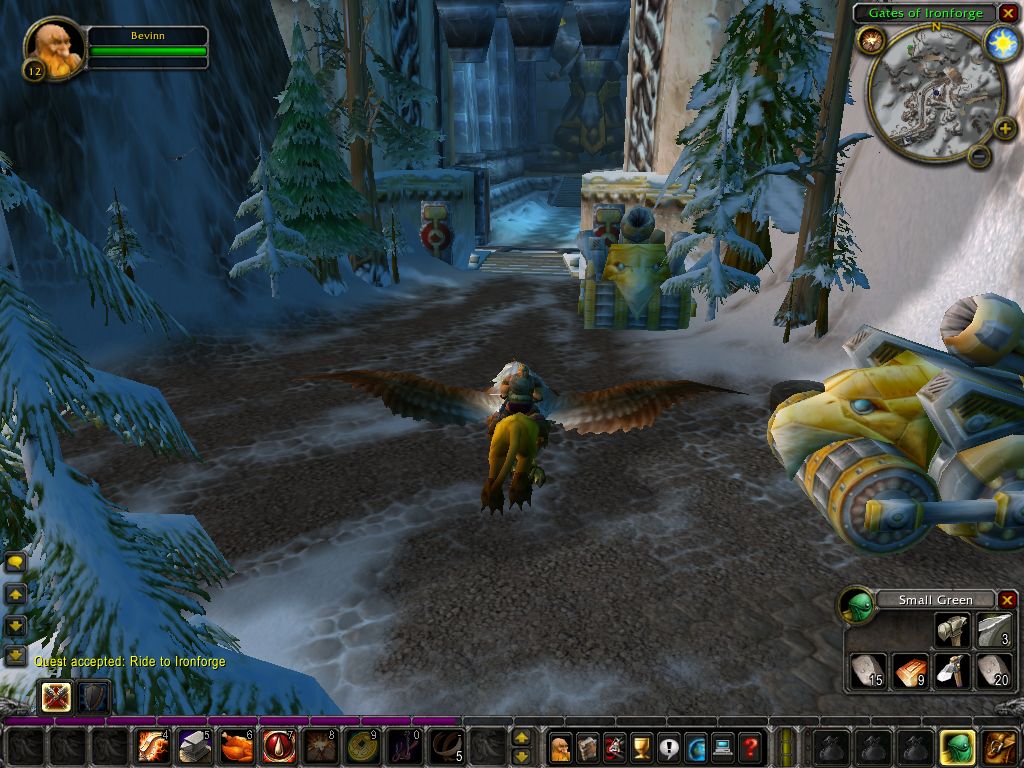Viewport: 1024px width, 768px height.
Task: Open the red question mark help button
Action: pyautogui.click(x=750, y=746)
